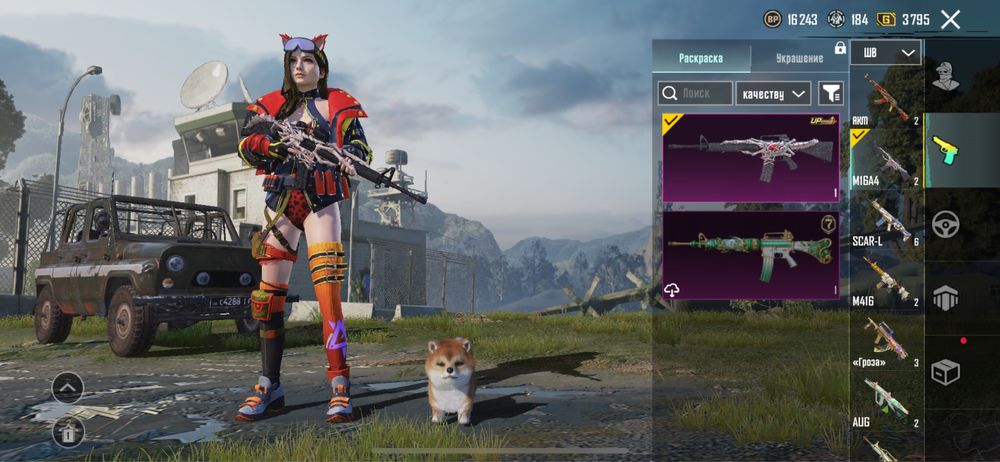
Task: Open the vehicle steering wheel category
Action: [946, 224]
